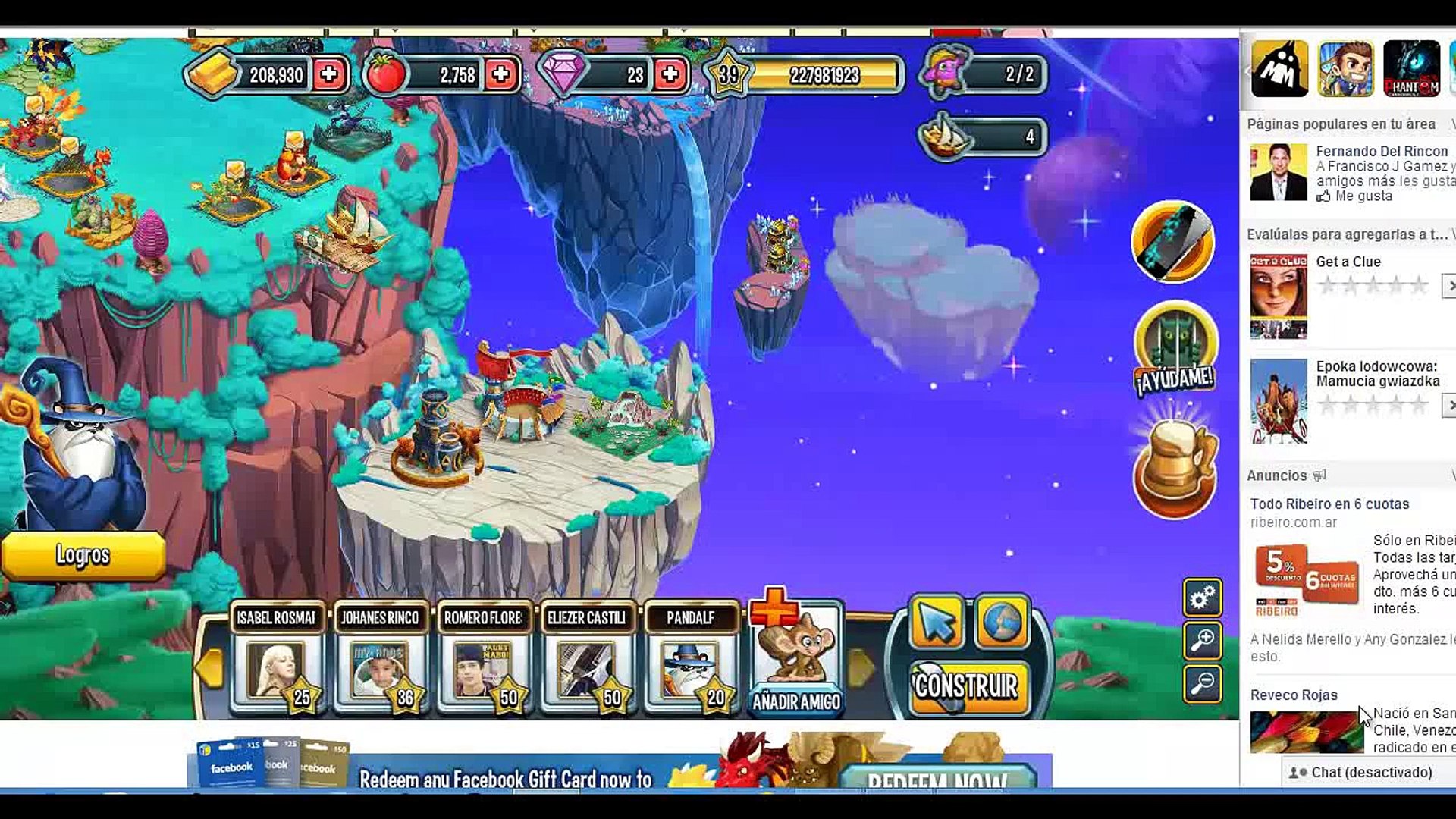This screenshot has width=1456, height=819.
Task: Show previous friends with left arrow
Action: (x=209, y=667)
